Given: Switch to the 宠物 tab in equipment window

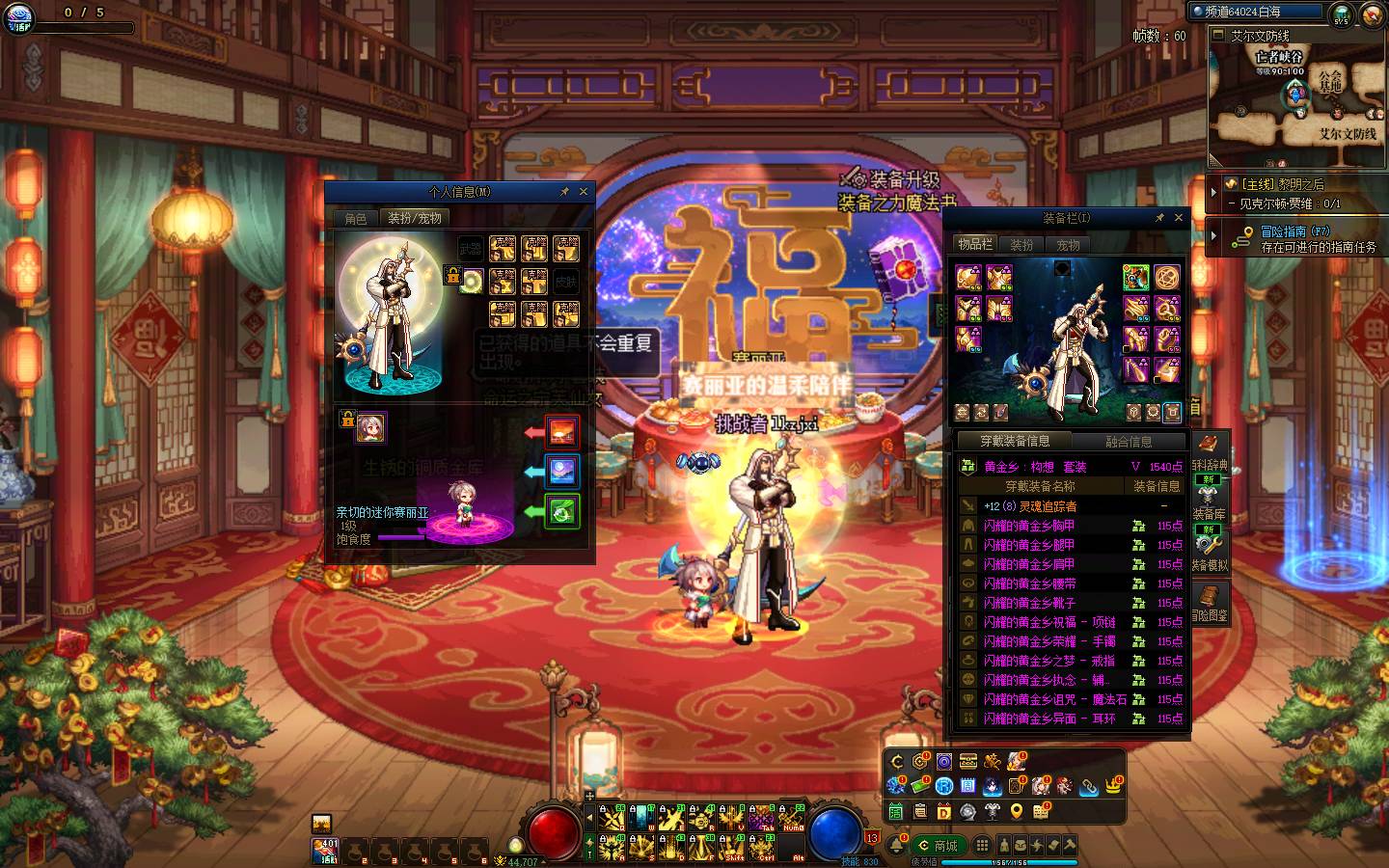Looking at the screenshot, I should (x=1068, y=245).
